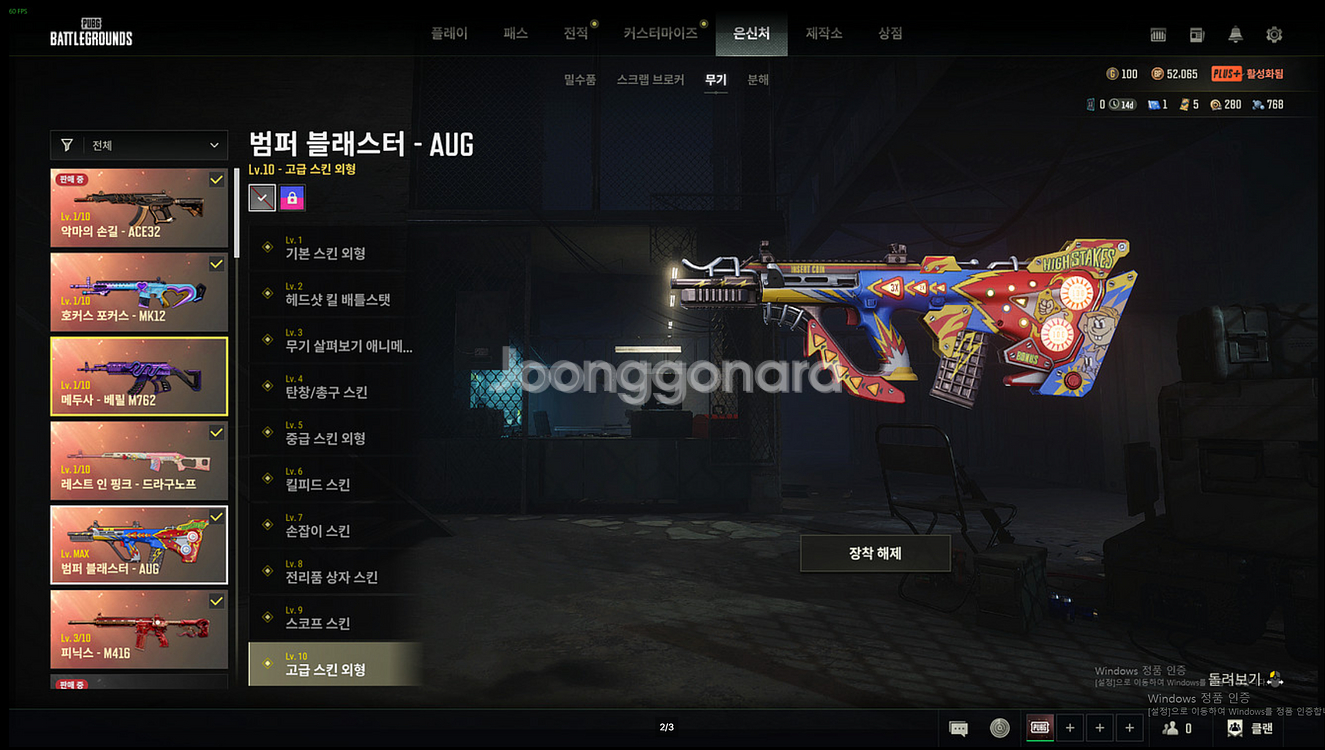This screenshot has width=1325, height=750.
Task: Choose the 호커스 포커스 MK12 skin
Action: [139, 292]
